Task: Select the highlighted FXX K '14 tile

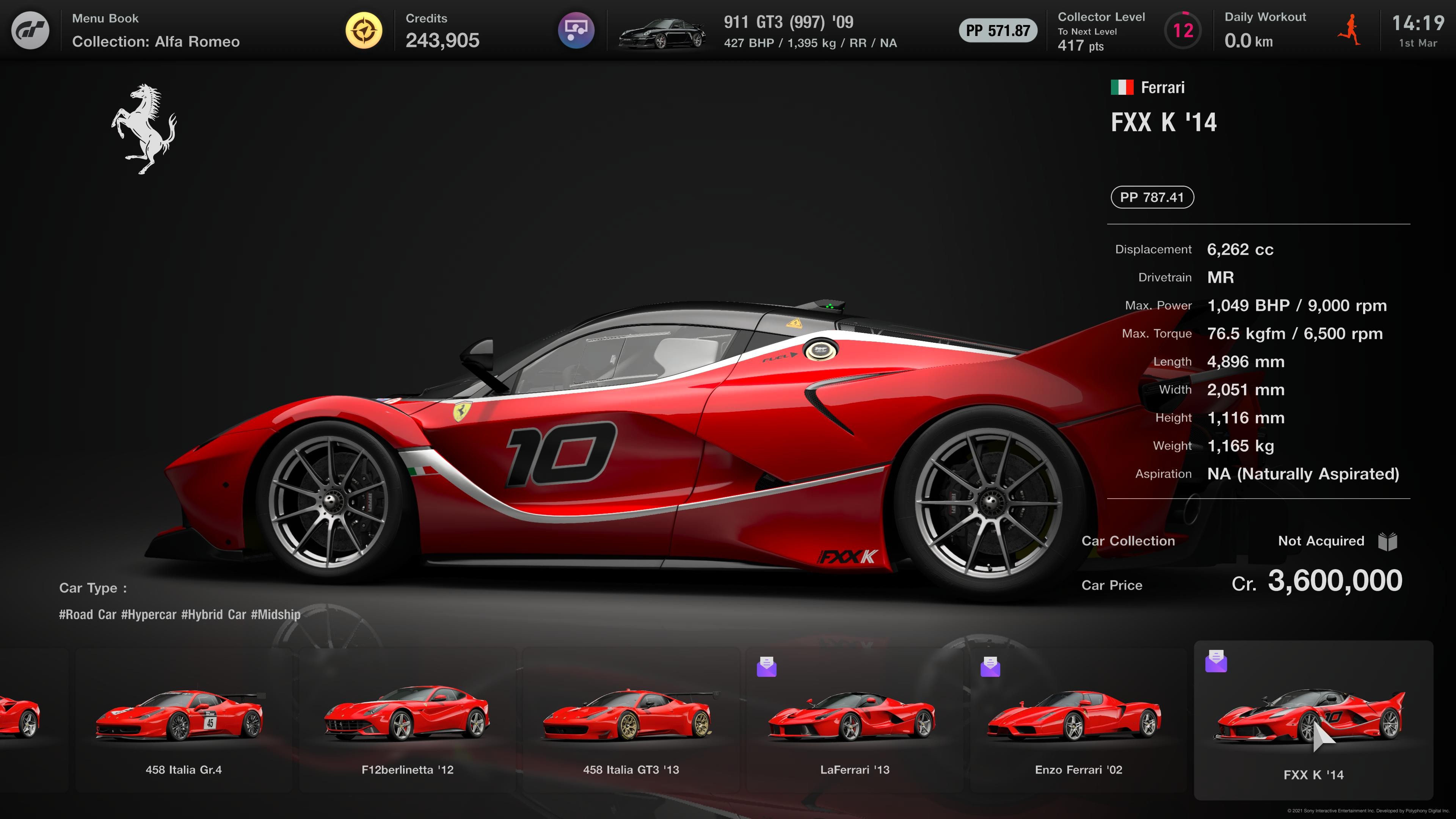Action: (1313, 721)
